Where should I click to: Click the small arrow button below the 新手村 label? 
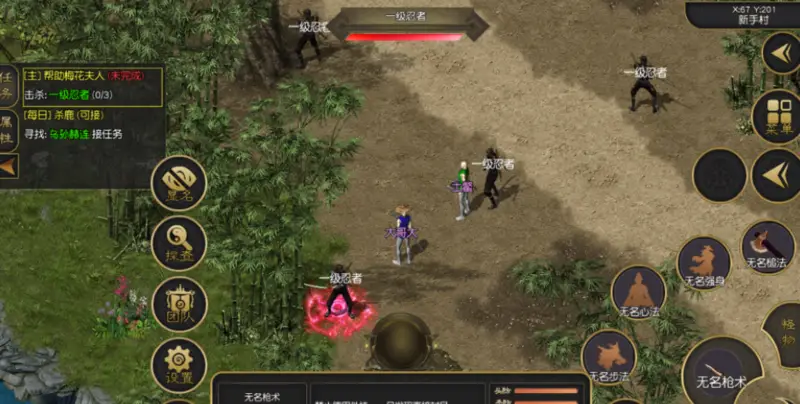coord(780,52)
